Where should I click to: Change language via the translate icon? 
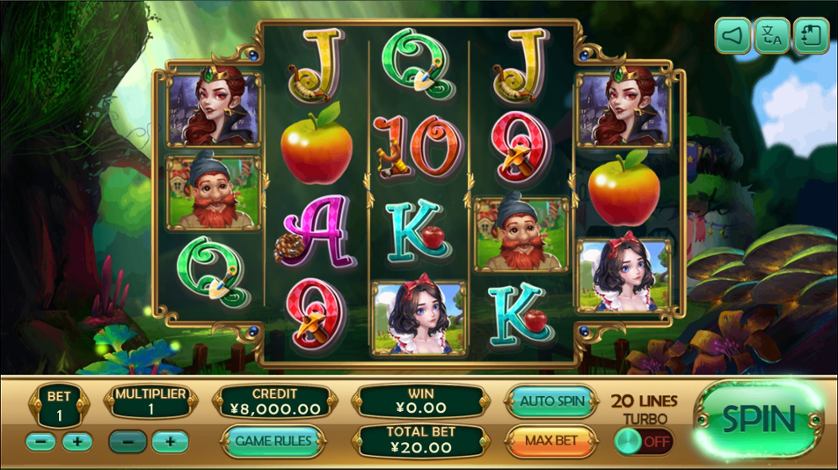[x=771, y=38]
